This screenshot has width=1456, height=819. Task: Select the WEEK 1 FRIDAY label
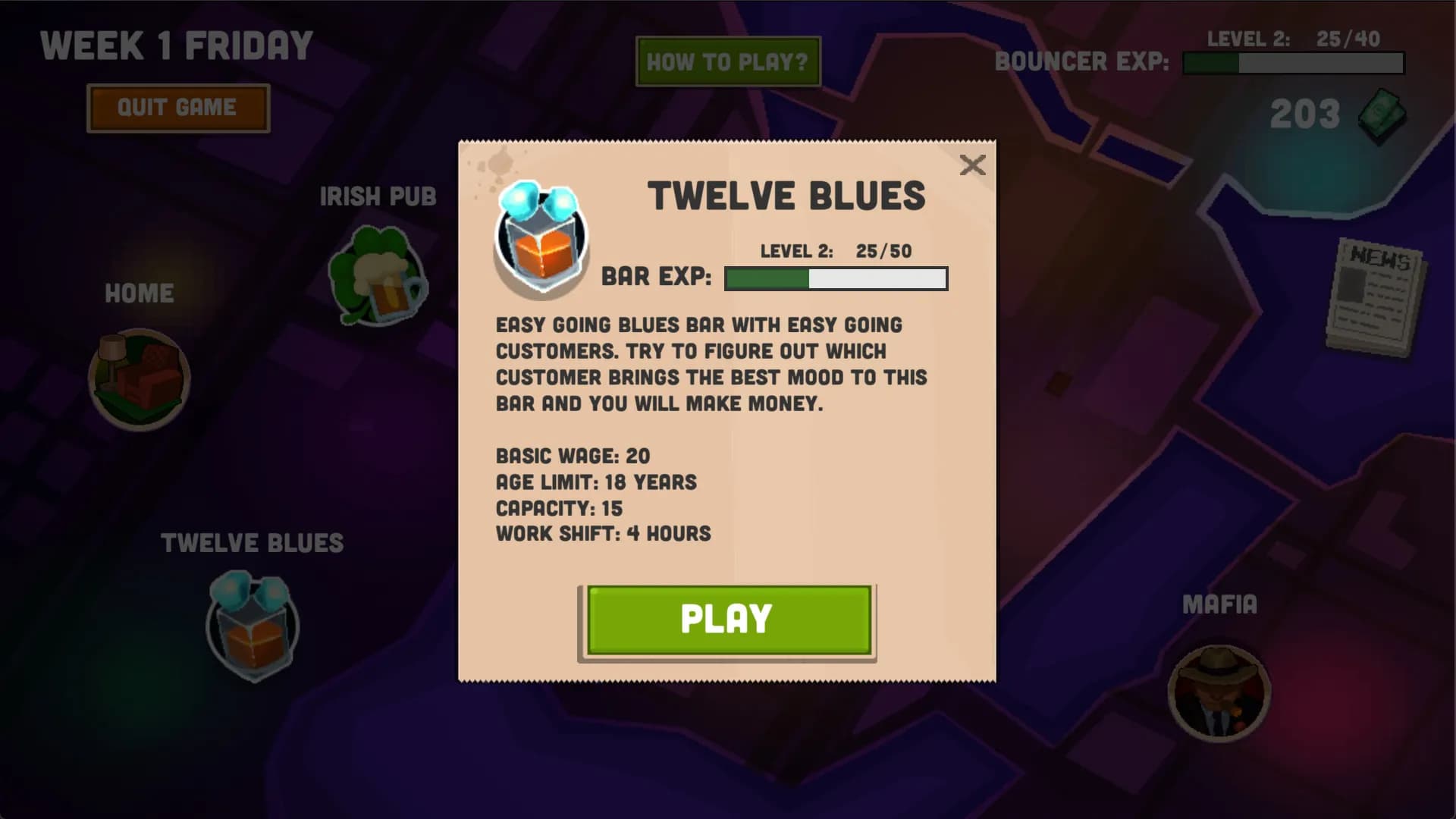point(175,45)
